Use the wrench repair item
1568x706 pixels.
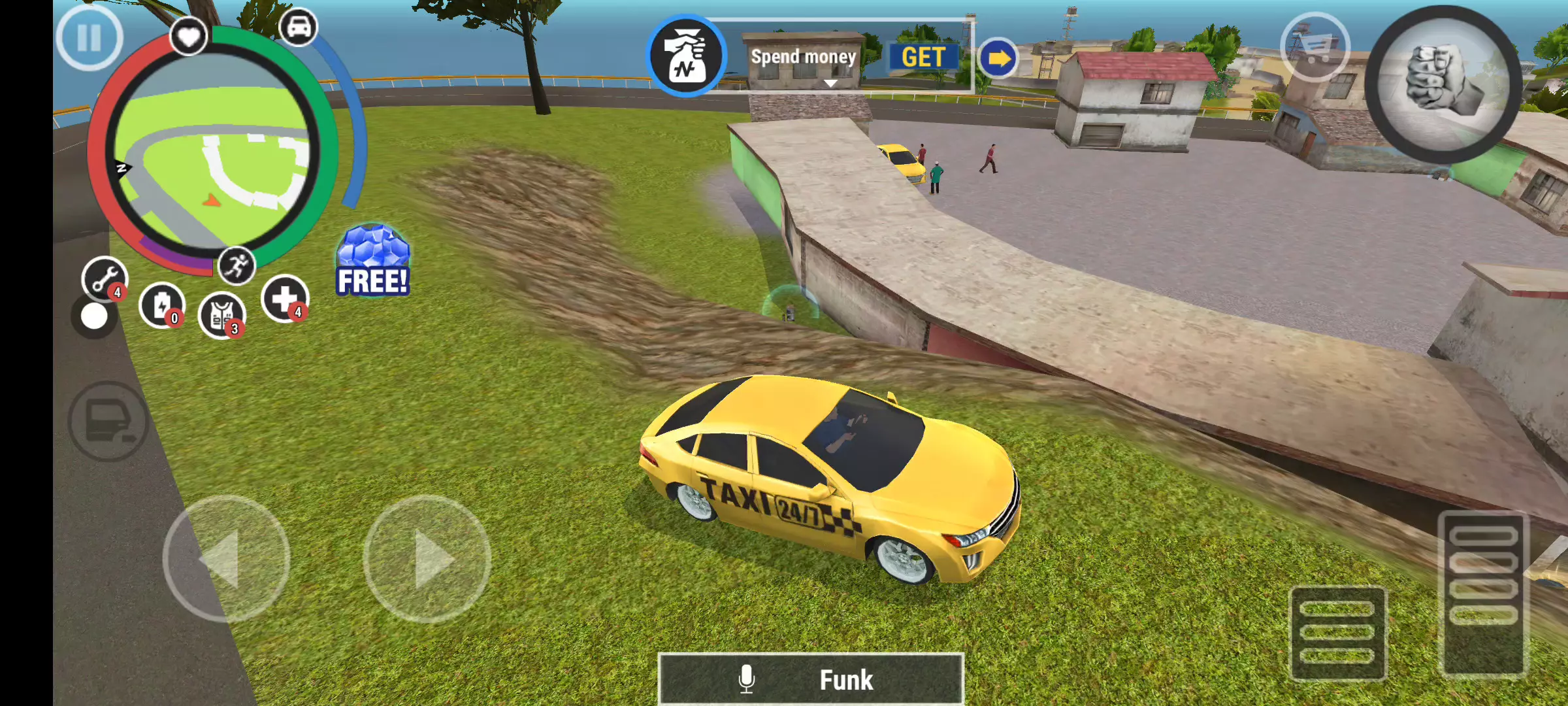click(105, 279)
